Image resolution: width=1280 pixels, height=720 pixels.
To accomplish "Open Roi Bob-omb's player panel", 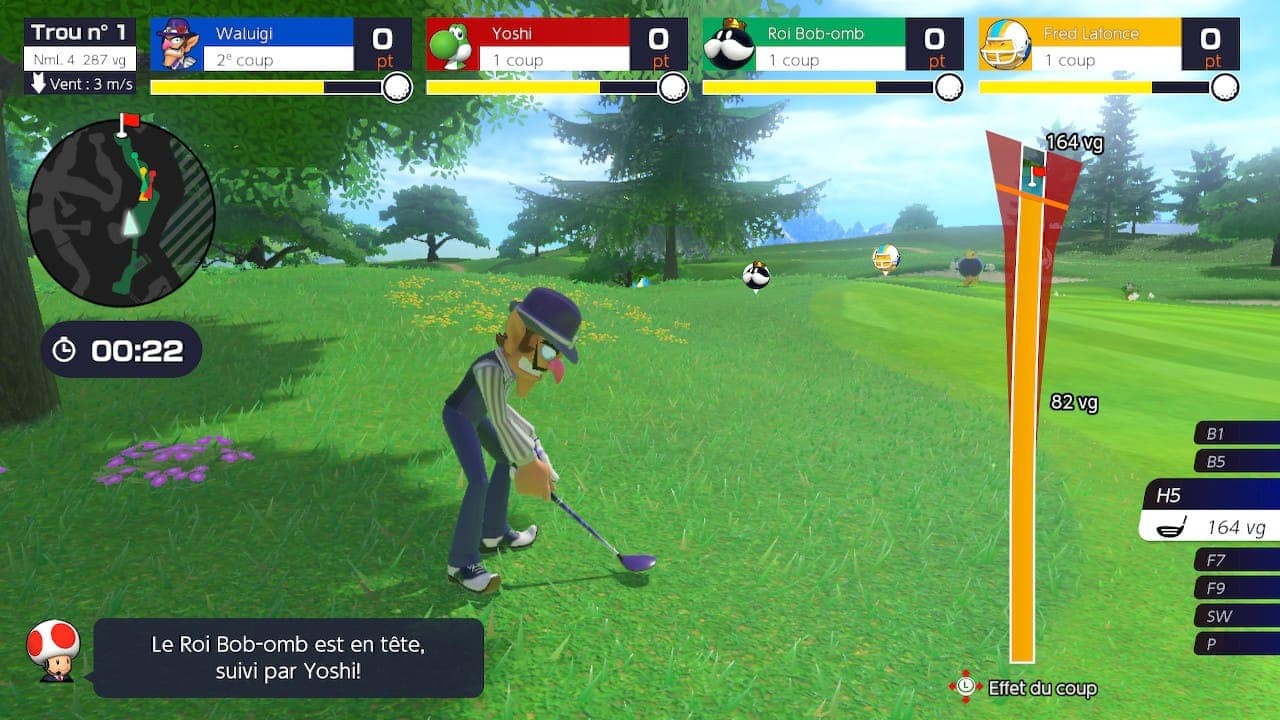I will 832,45.
